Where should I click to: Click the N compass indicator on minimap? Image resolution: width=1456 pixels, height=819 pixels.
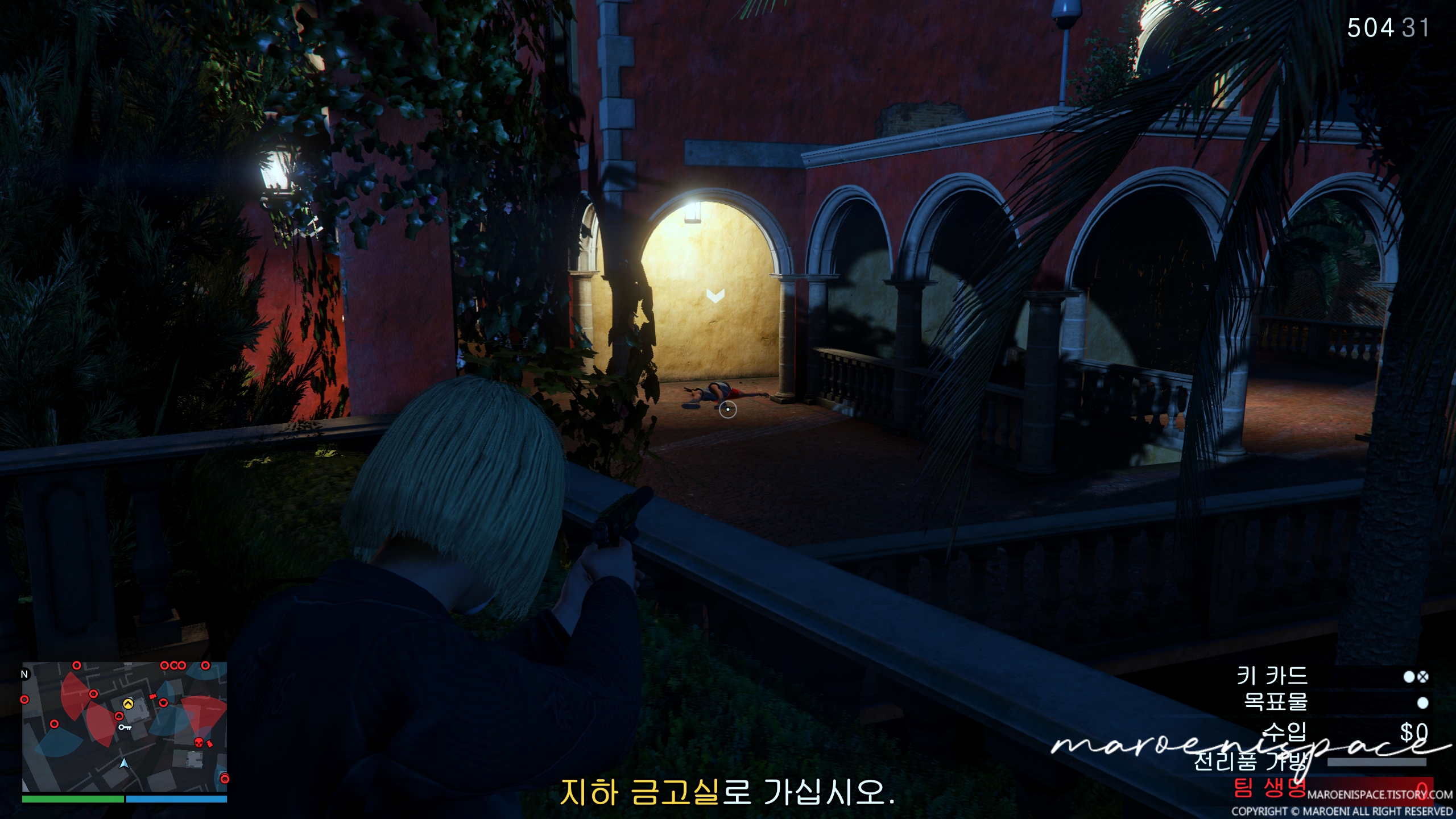[x=24, y=674]
